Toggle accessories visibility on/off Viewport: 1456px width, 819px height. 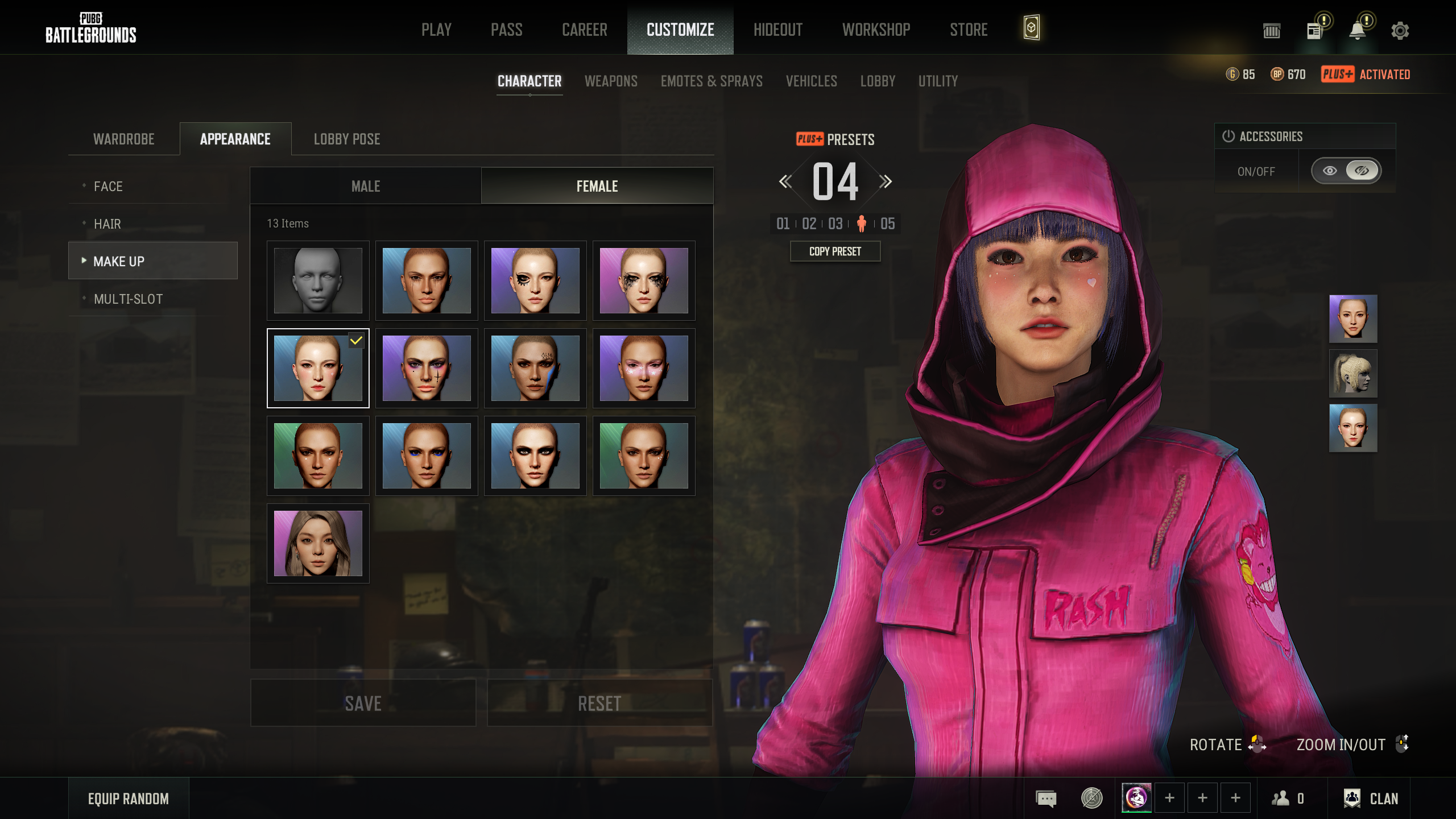coord(1346,171)
